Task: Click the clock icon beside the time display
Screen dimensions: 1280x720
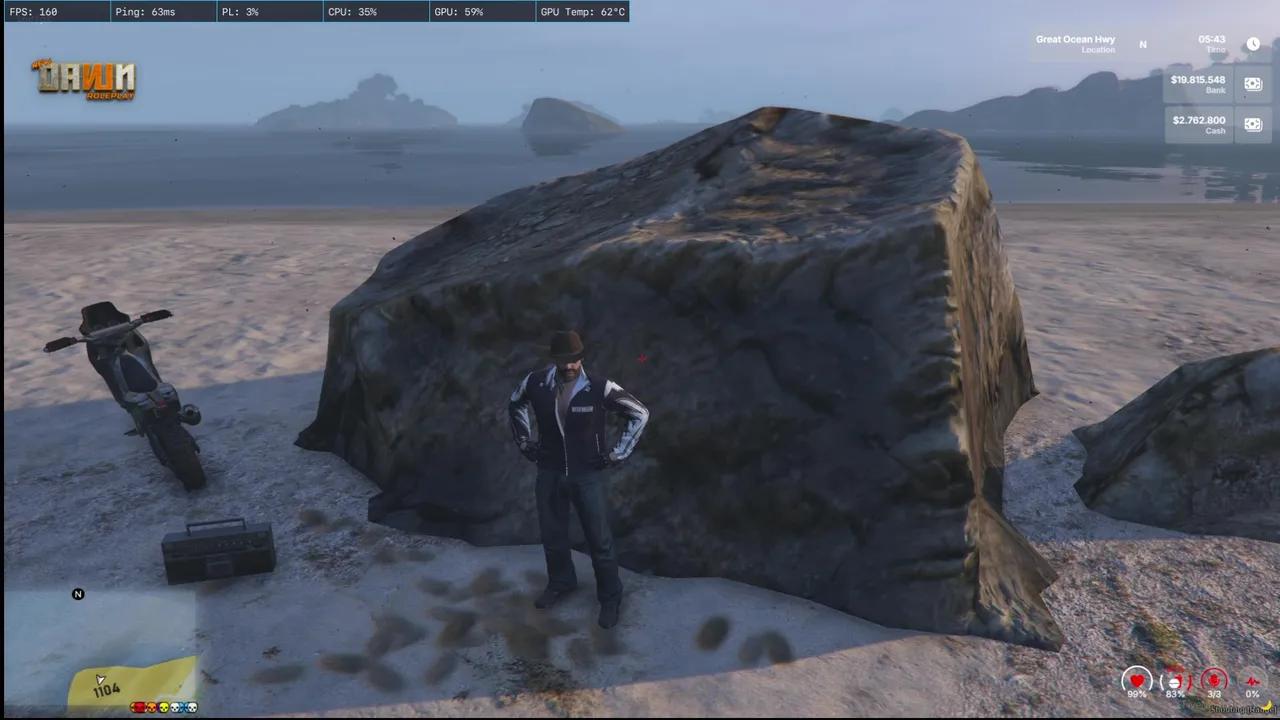Action: click(x=1253, y=44)
